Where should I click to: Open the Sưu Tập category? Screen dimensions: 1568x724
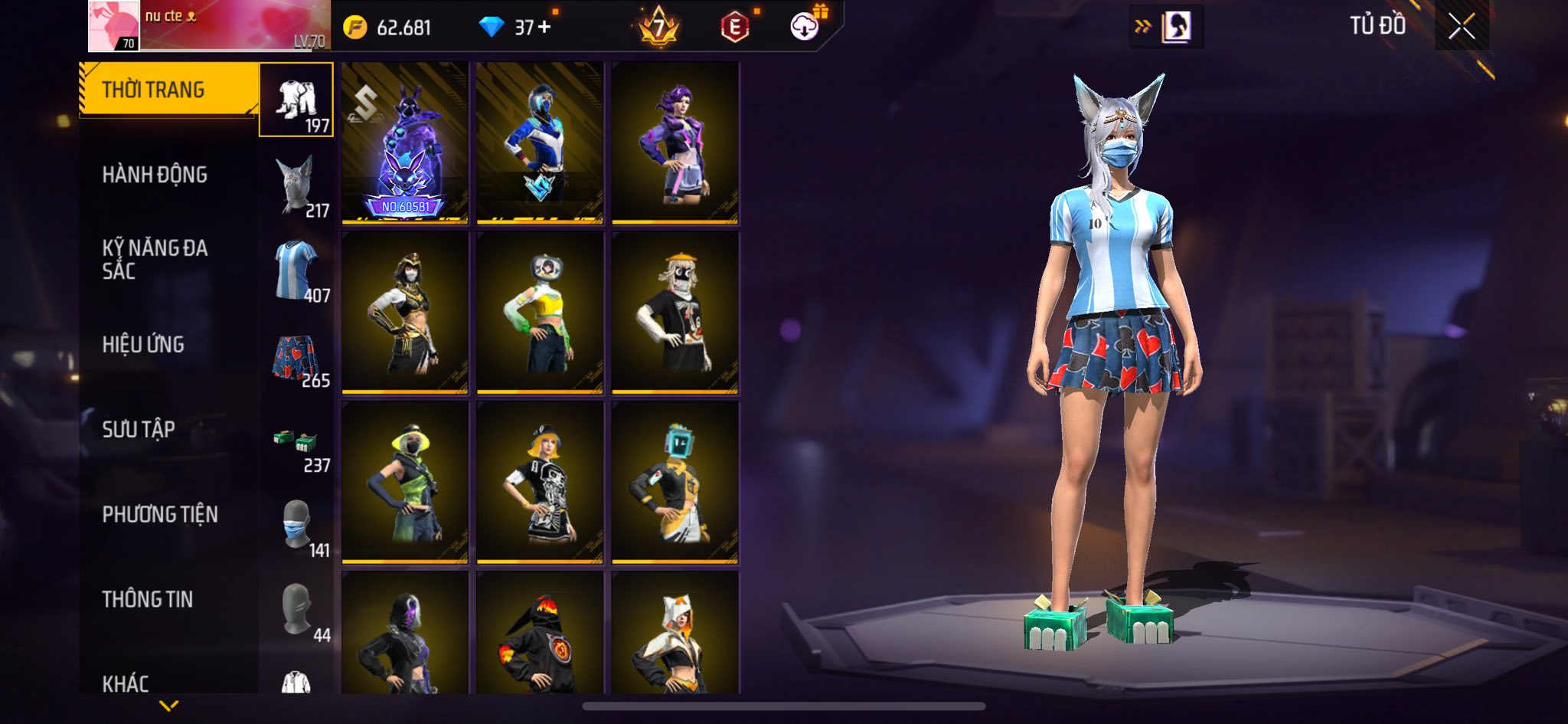click(x=139, y=429)
